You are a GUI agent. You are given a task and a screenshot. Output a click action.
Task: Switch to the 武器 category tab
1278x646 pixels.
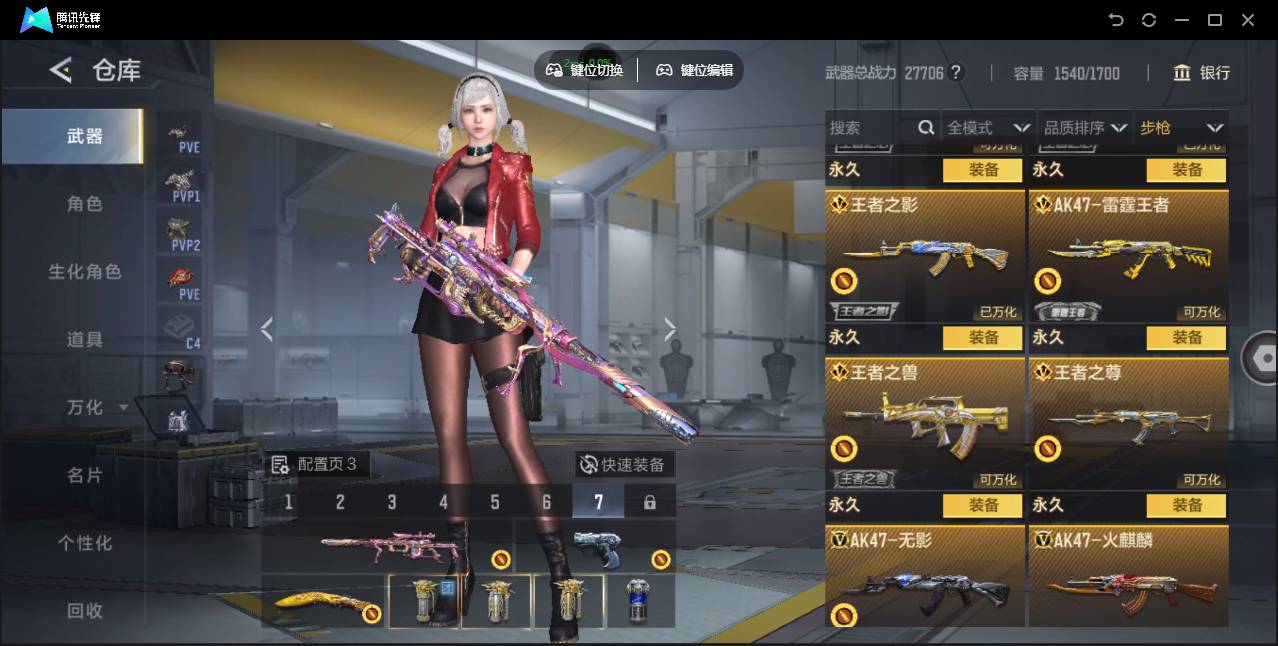(x=84, y=136)
